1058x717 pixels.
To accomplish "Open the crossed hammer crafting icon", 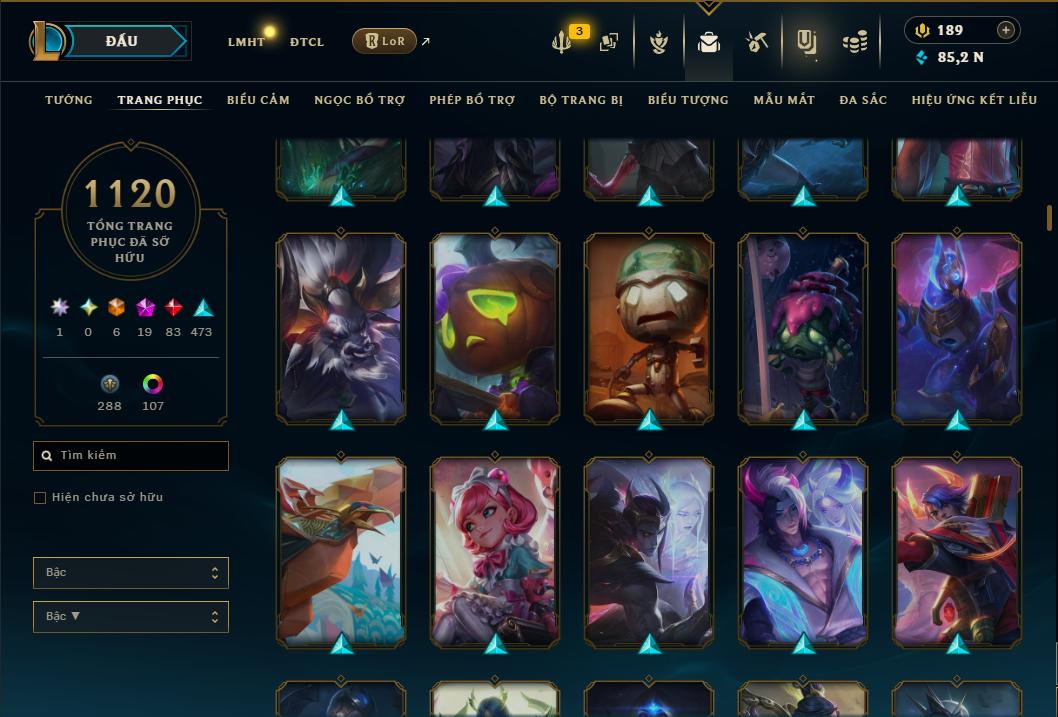I will tap(757, 42).
